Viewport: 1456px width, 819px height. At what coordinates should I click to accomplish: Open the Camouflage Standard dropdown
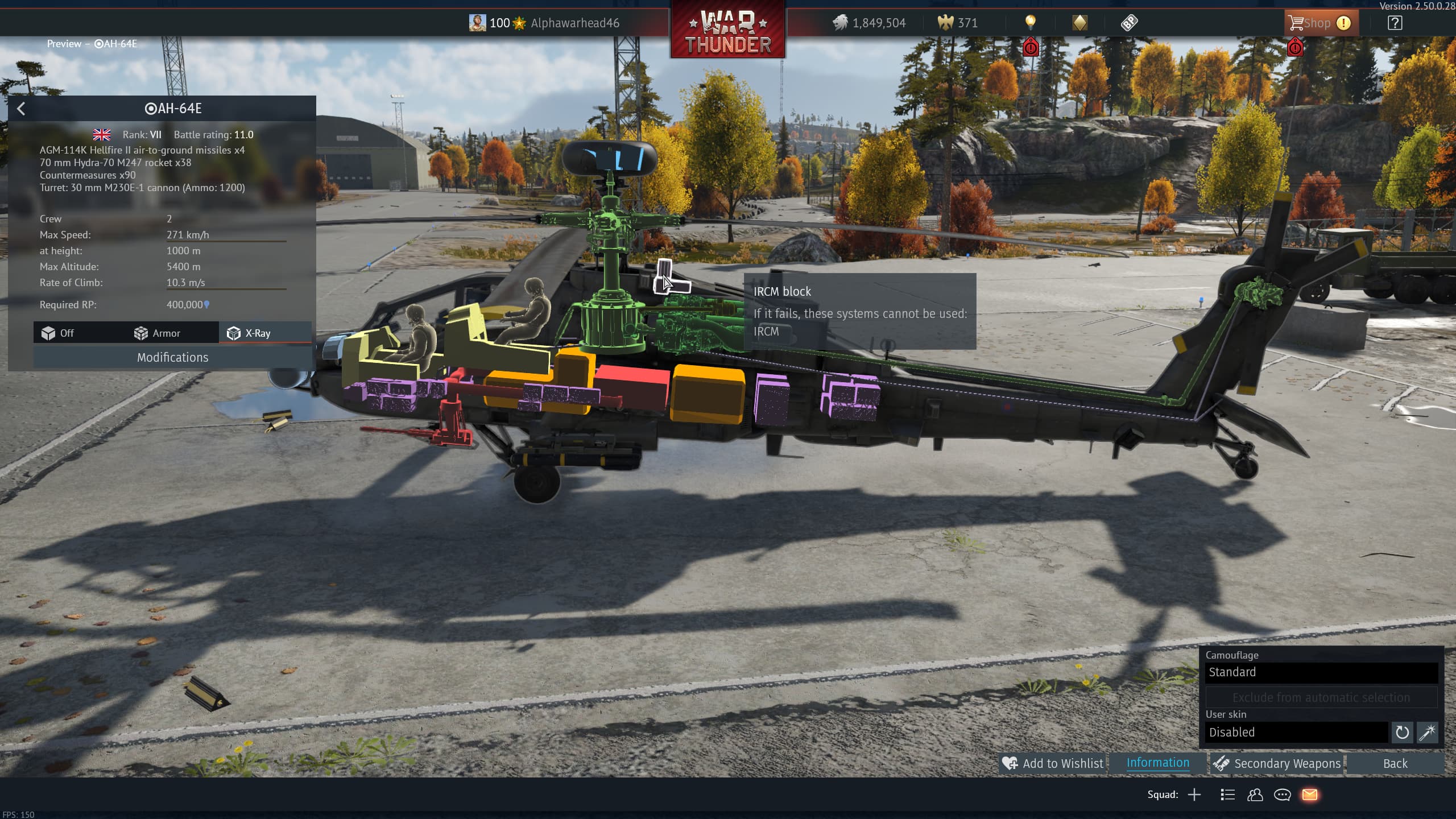(1321, 672)
